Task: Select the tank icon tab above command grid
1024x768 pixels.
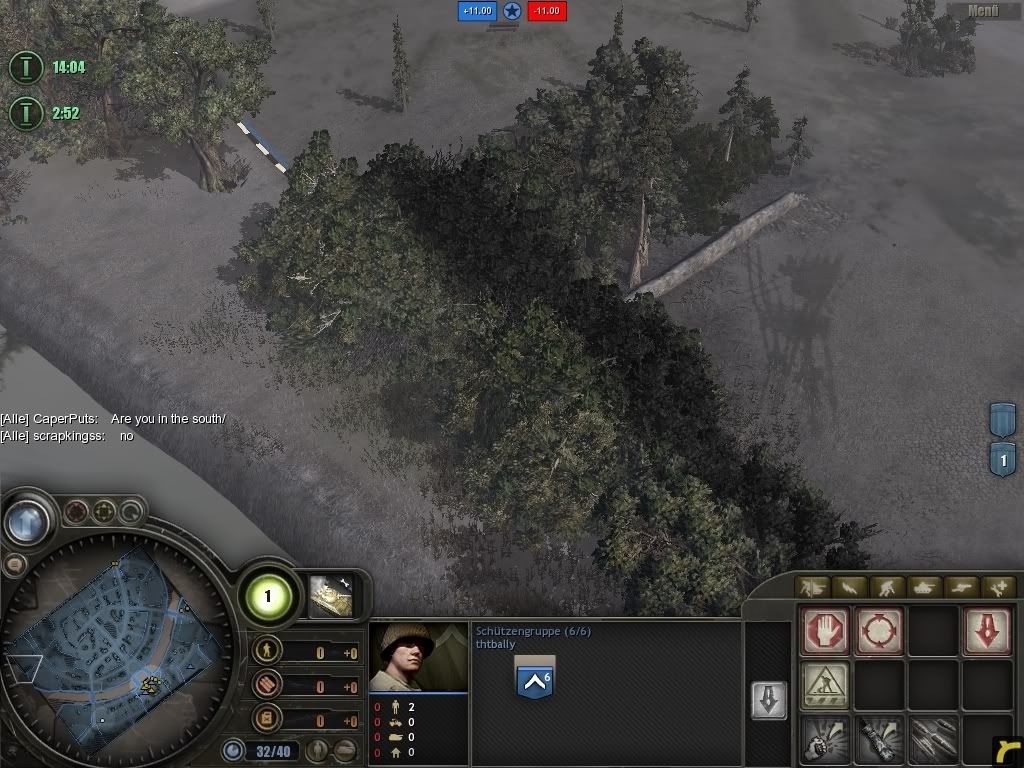Action: (923, 587)
